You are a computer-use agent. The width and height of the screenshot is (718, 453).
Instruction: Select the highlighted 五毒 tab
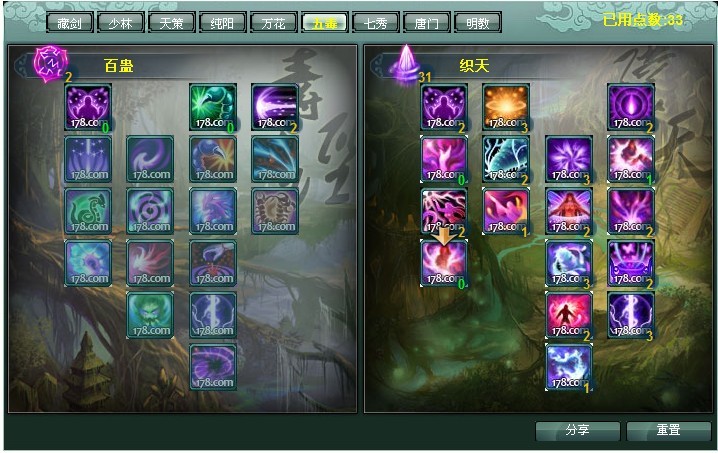pyautogui.click(x=324, y=22)
